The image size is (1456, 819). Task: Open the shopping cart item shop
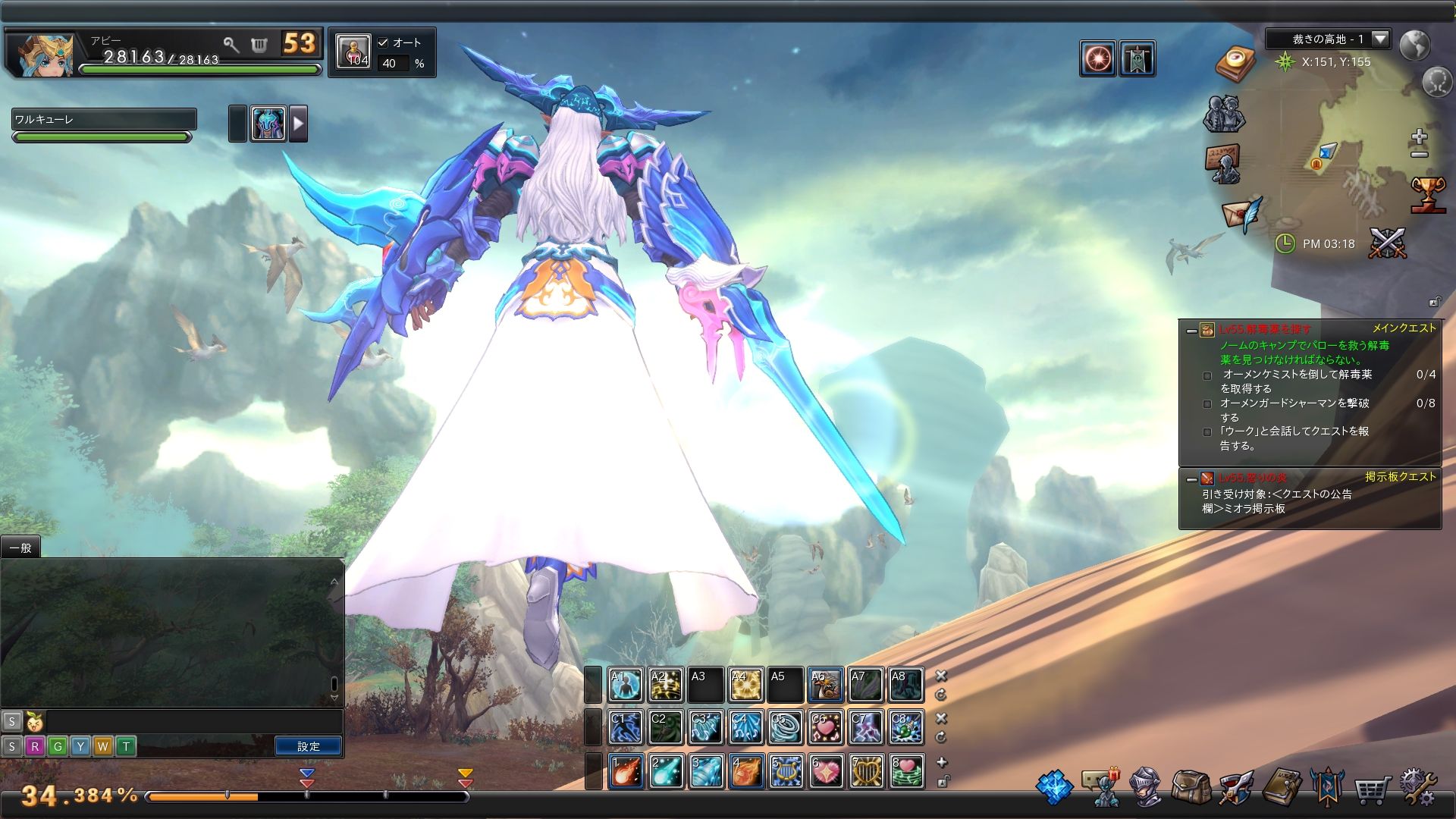click(1372, 789)
